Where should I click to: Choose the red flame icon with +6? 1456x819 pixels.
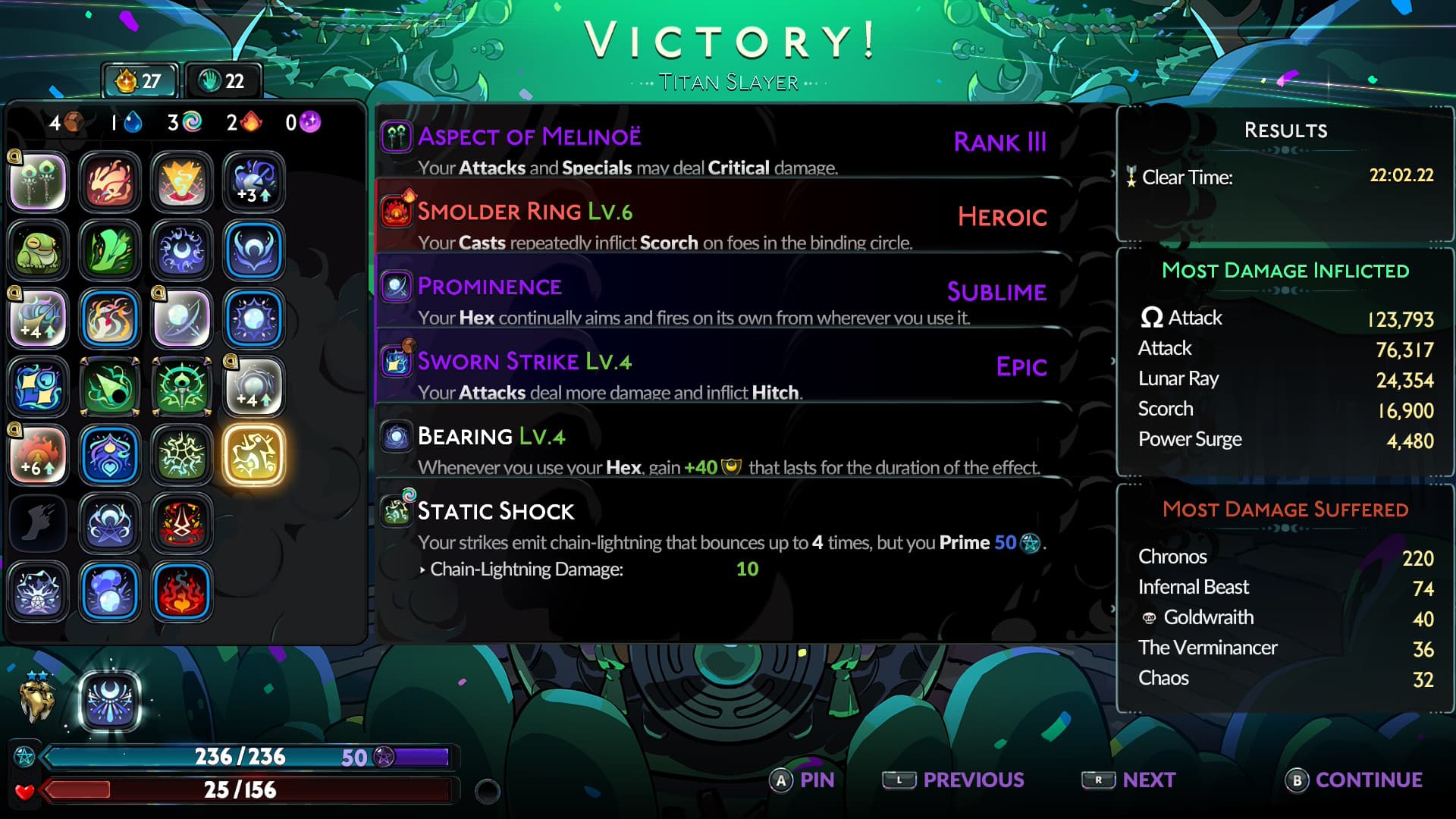[x=38, y=455]
